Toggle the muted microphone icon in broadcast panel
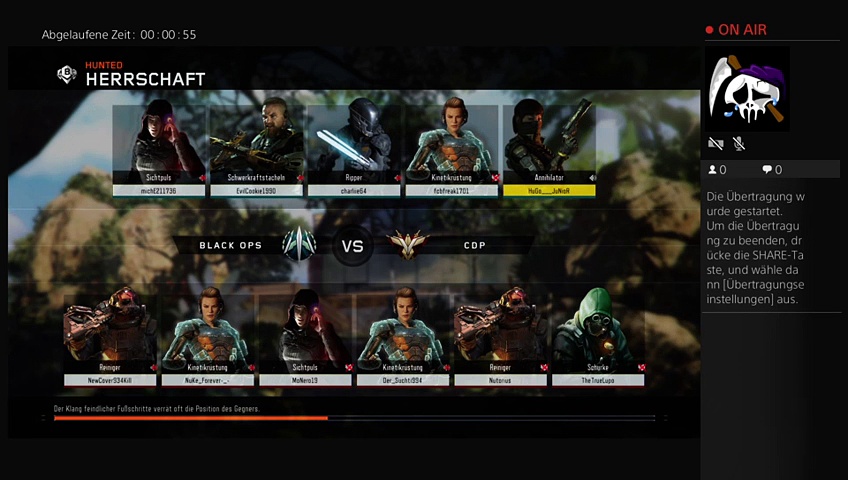The height and width of the screenshot is (480, 848). [x=738, y=144]
